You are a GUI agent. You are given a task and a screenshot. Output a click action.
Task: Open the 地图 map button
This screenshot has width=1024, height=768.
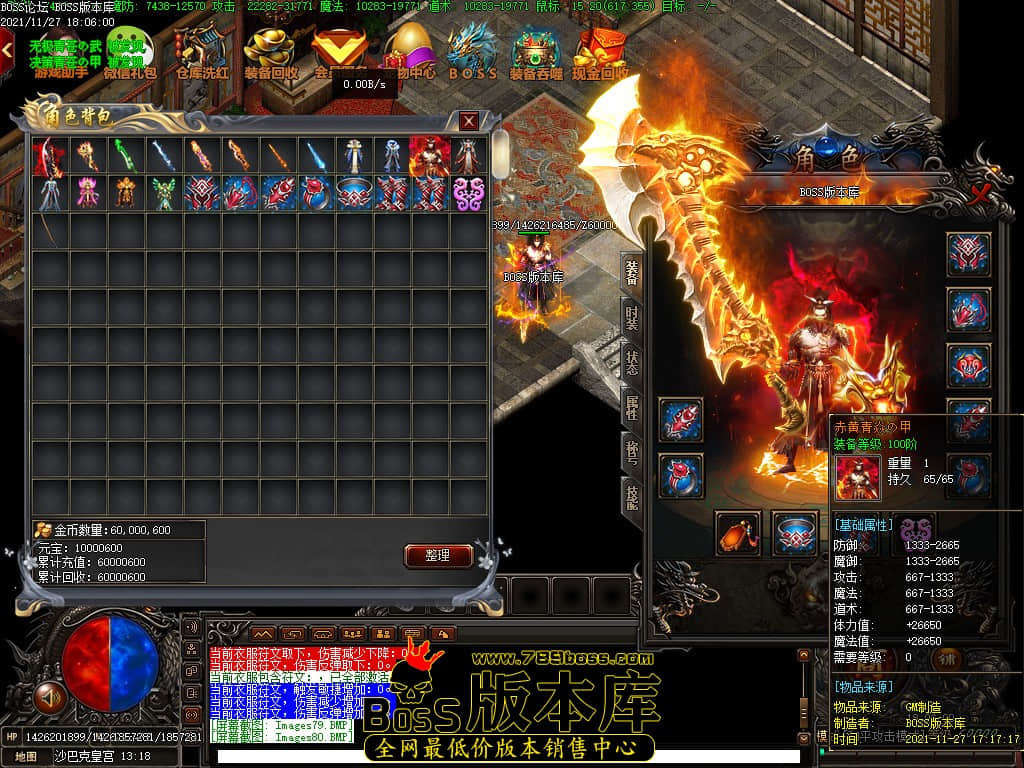[26, 756]
